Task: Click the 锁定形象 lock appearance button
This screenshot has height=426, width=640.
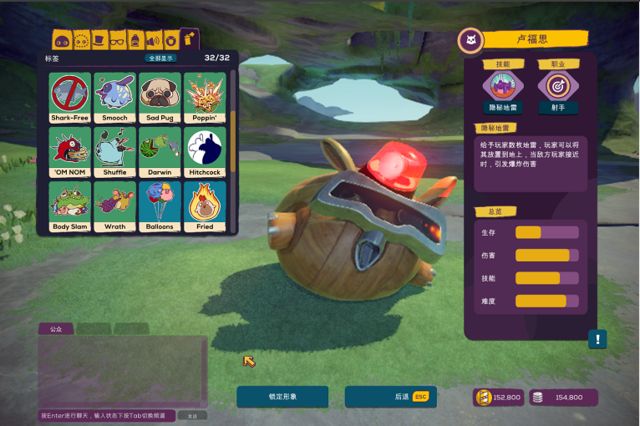Action: [282, 397]
